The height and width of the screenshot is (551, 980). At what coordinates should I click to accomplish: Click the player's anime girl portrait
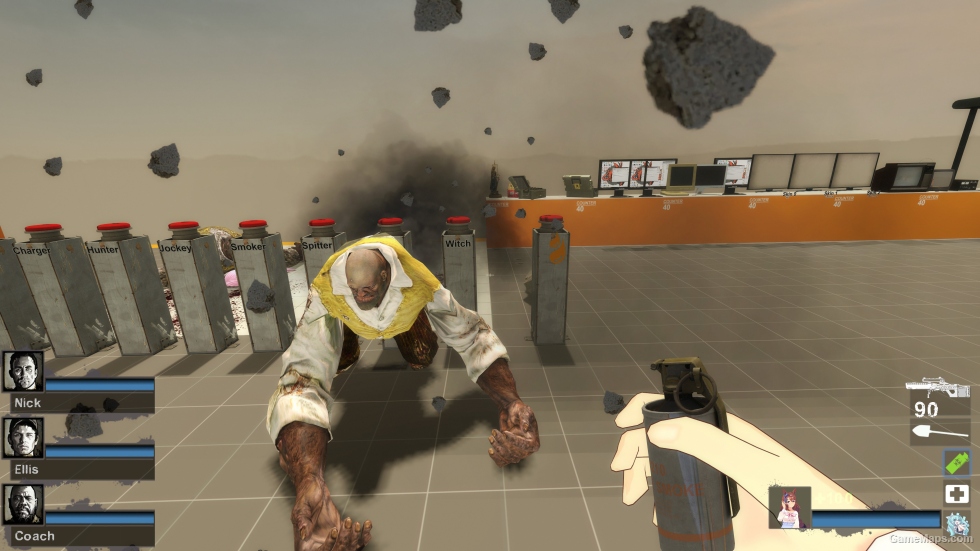coord(789,507)
